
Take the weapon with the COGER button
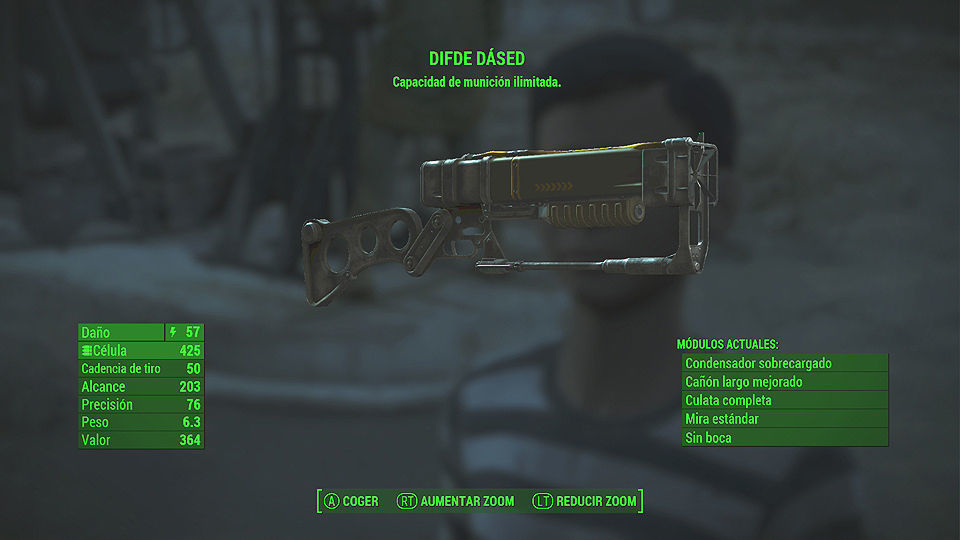[x=351, y=501]
